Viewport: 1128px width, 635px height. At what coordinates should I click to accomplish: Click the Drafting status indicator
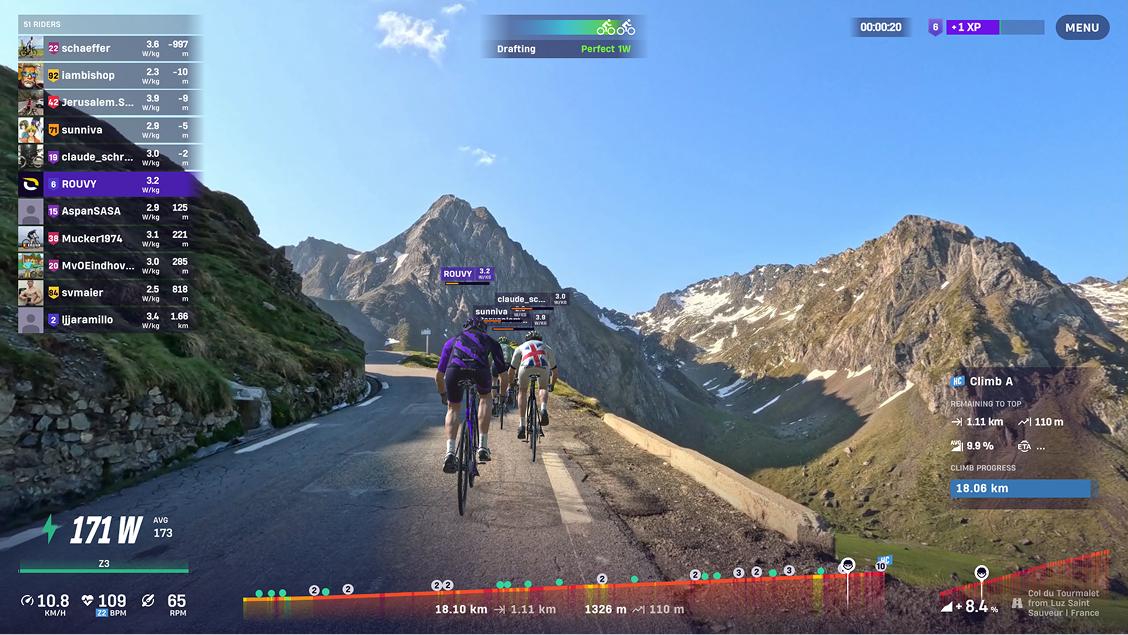pyautogui.click(x=563, y=36)
